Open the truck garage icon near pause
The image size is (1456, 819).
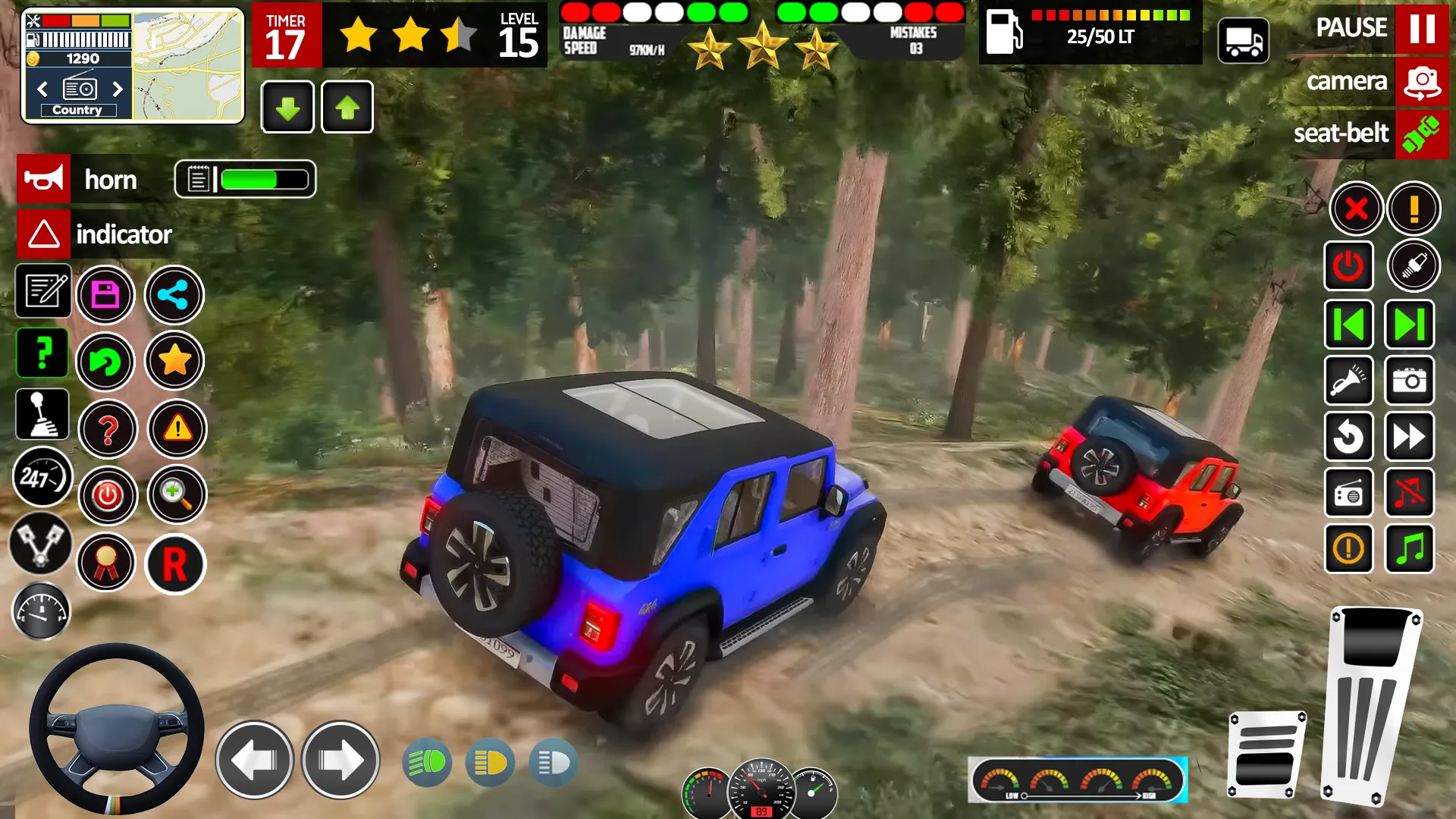coord(1244,41)
